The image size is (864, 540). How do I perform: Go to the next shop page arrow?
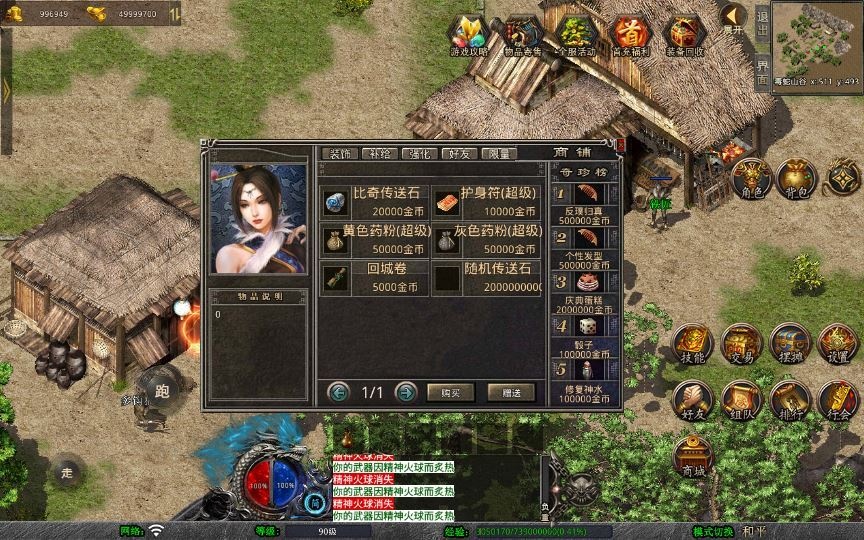(x=405, y=392)
